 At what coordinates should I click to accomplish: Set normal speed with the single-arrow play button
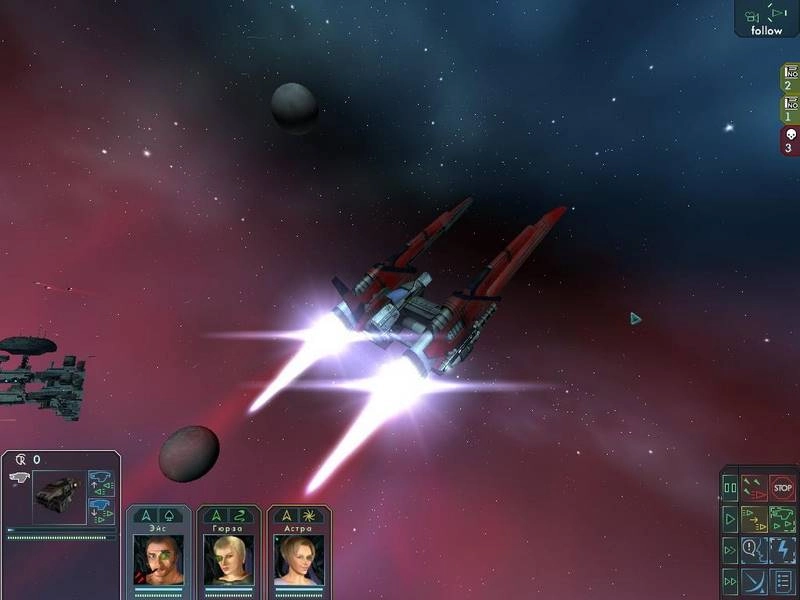tap(730, 520)
